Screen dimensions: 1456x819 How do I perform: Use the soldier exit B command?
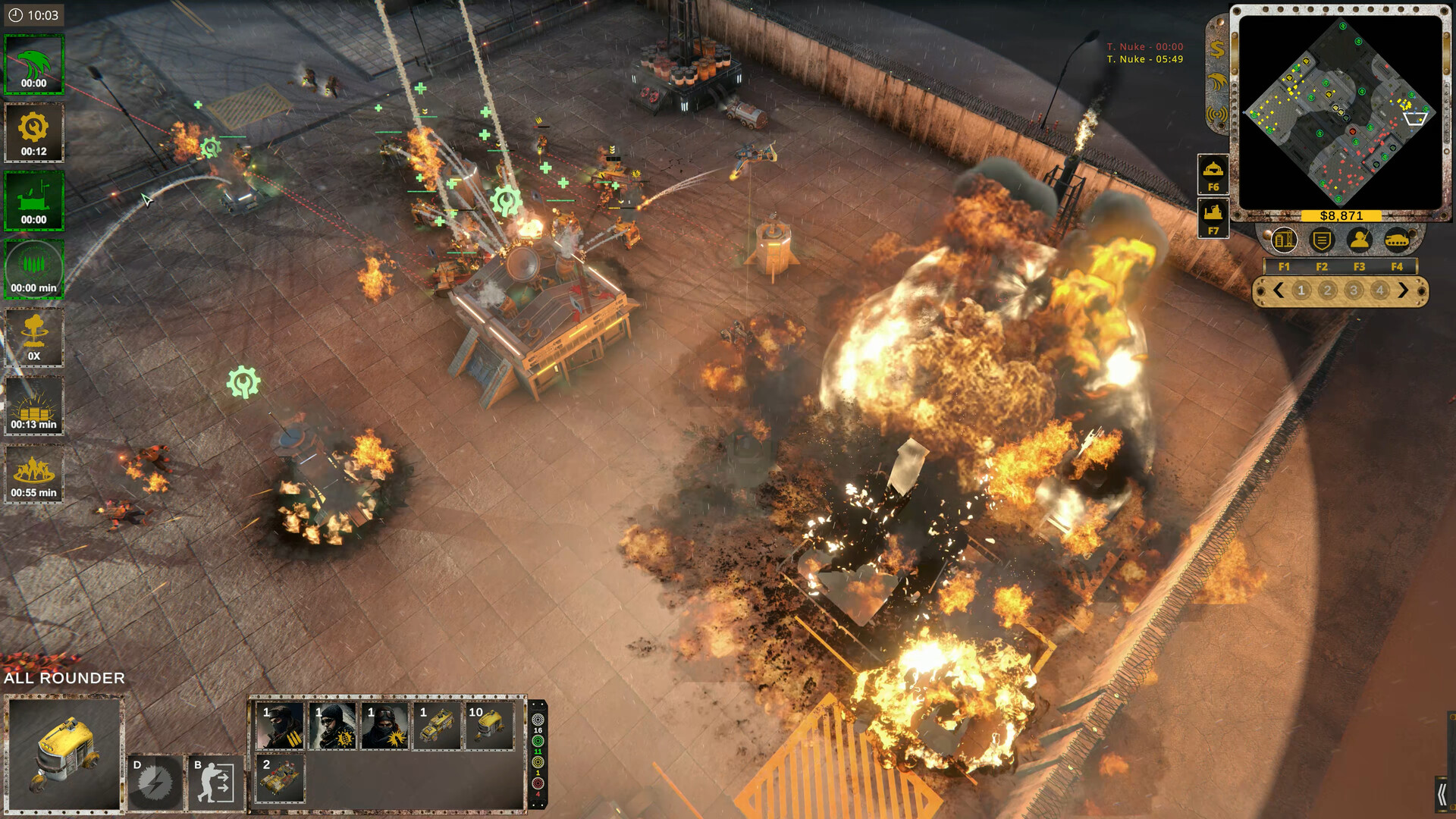coord(215,783)
